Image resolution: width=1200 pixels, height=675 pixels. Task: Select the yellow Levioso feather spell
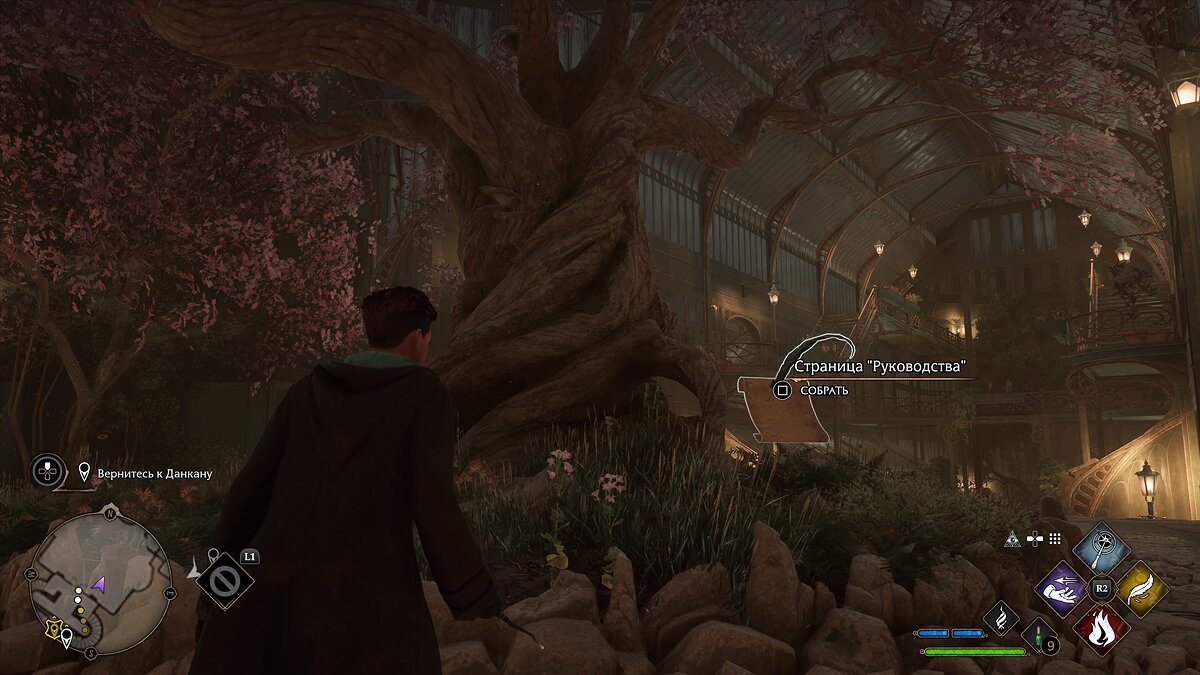[1141, 589]
